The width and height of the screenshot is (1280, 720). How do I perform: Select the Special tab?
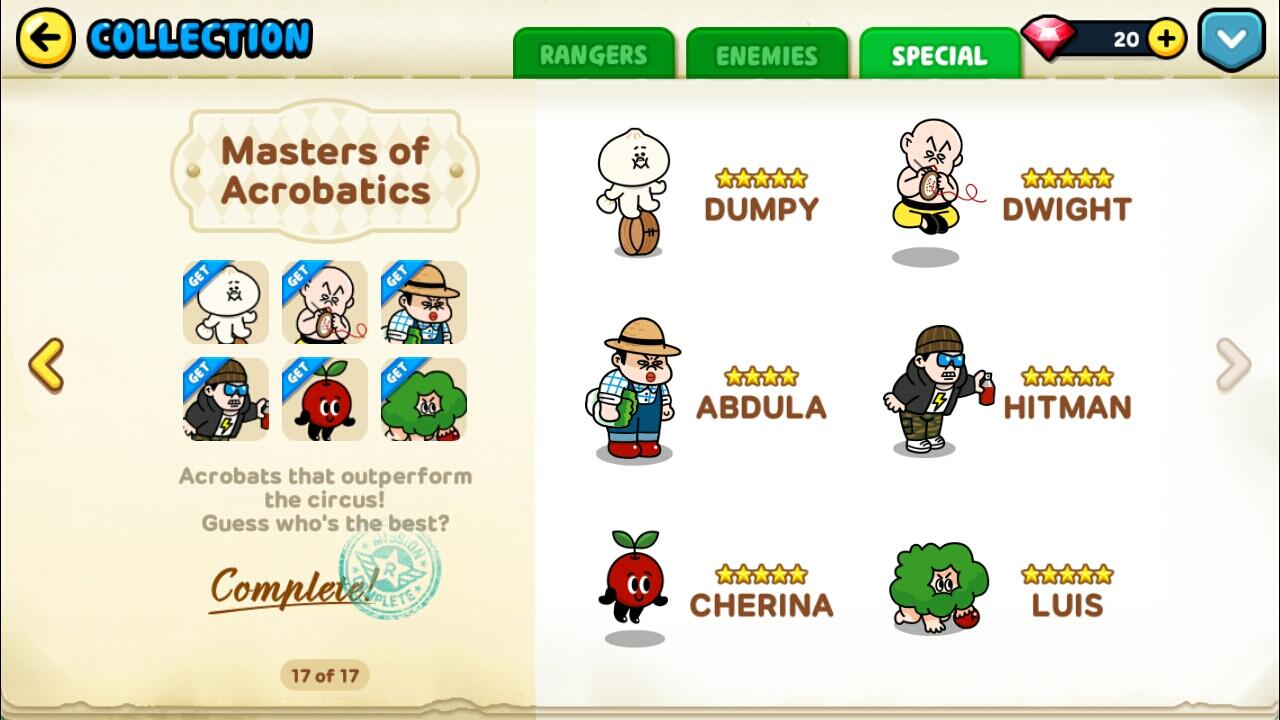(x=939, y=55)
